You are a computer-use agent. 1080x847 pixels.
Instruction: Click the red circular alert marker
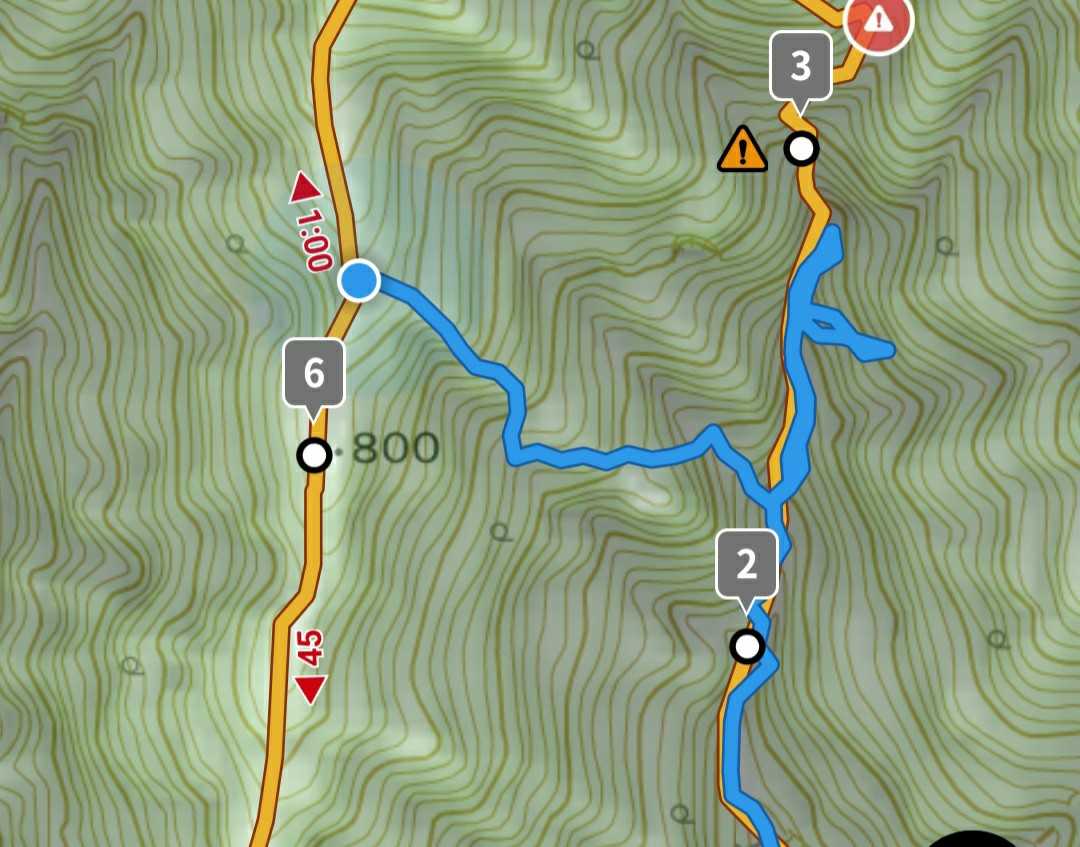tap(878, 20)
